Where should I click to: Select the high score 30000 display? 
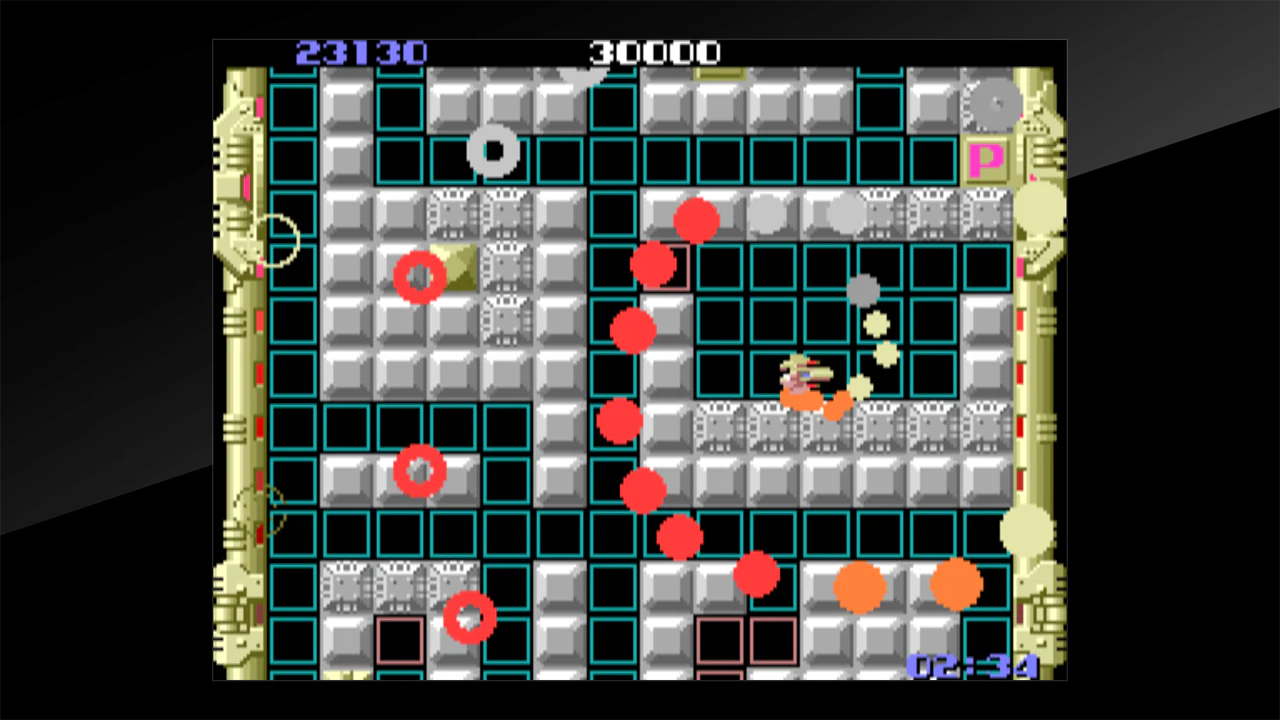(655, 52)
